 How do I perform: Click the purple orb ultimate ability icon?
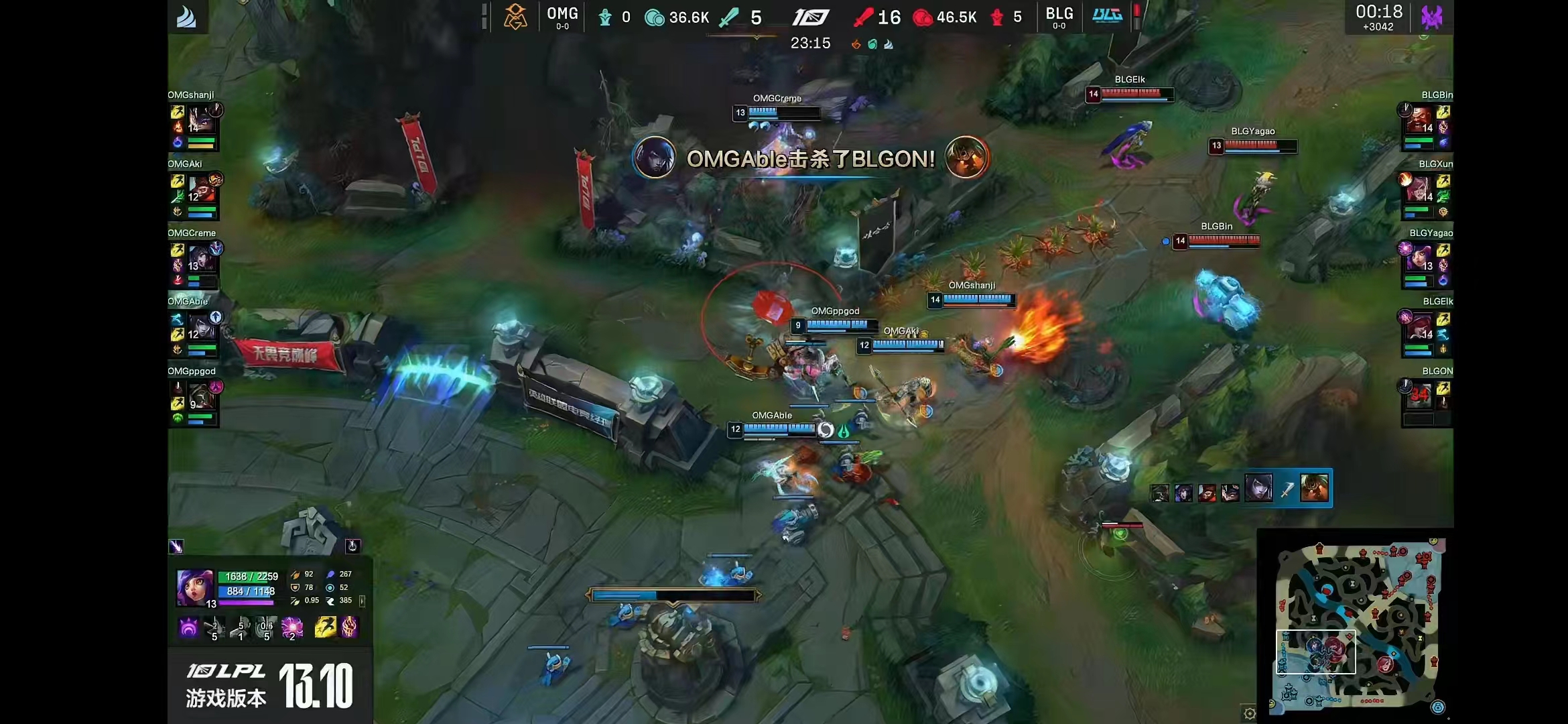click(x=292, y=627)
